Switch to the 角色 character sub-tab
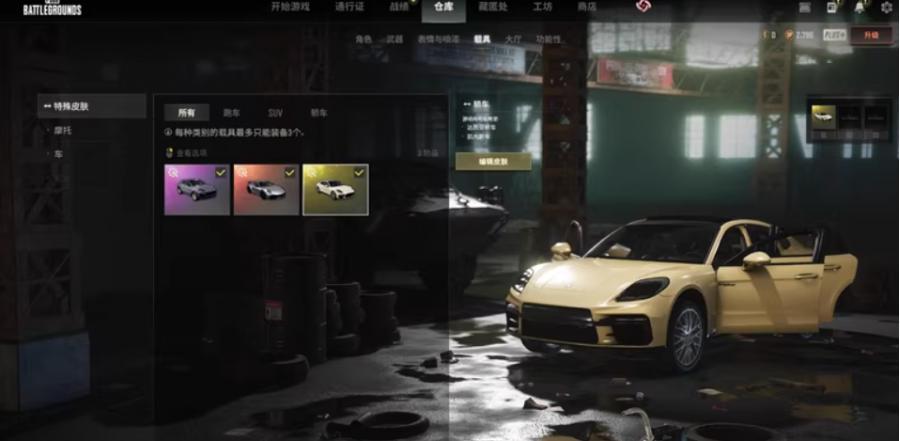This screenshot has width=900, height=441. tap(364, 39)
